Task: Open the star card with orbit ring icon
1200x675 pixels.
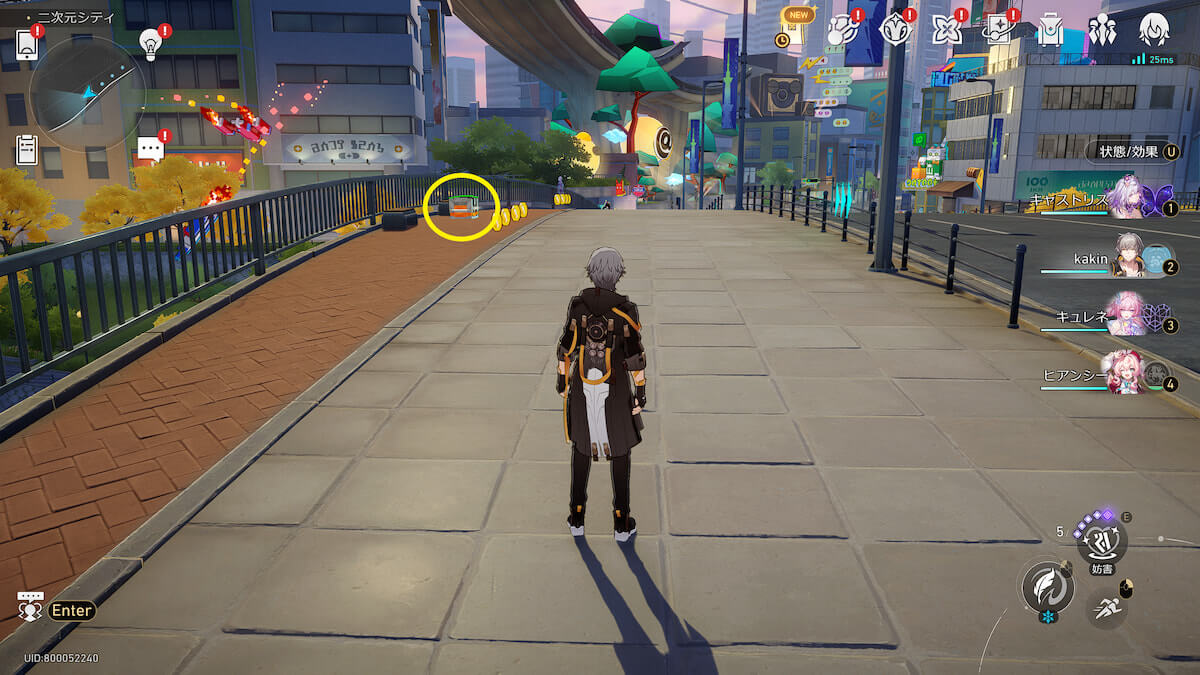Action: pos(999,30)
